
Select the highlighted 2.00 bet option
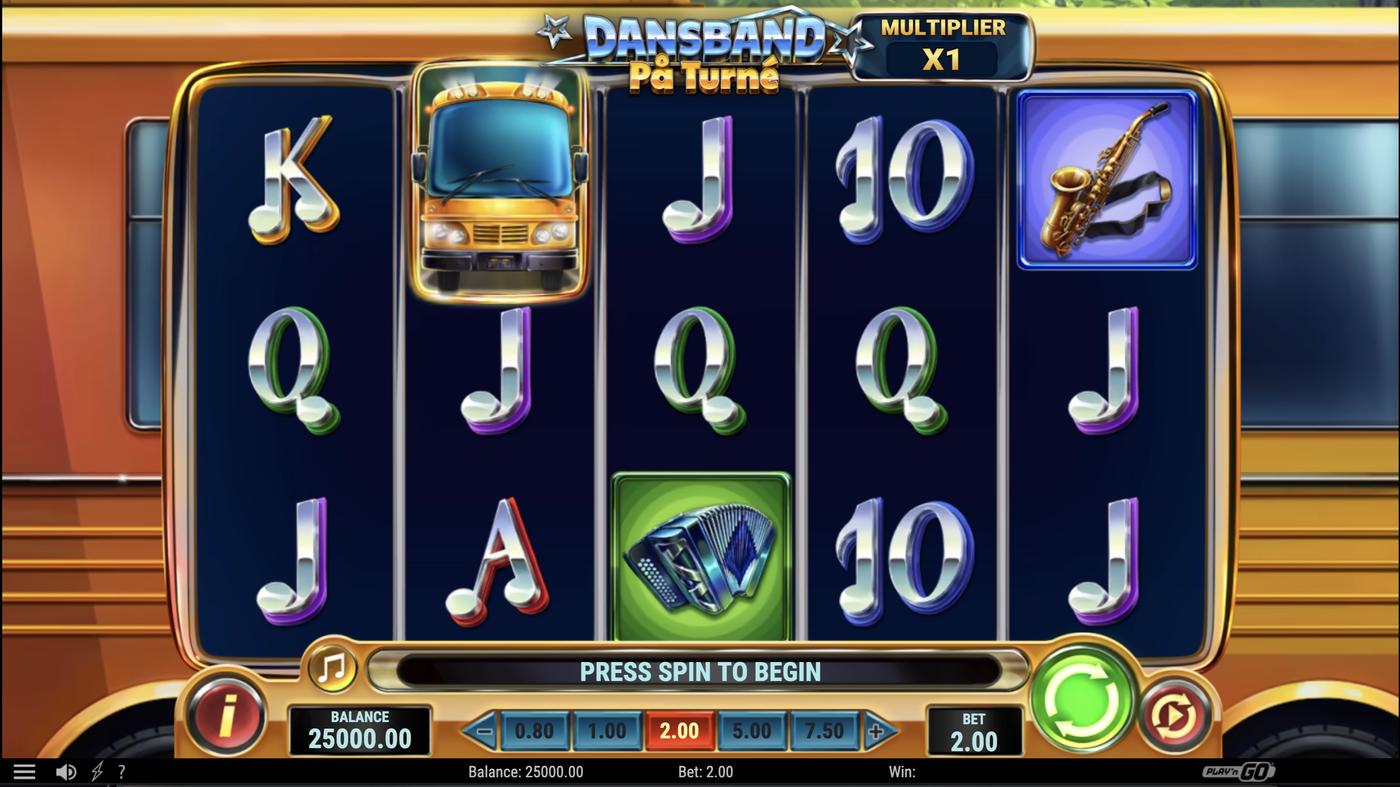coord(680,730)
